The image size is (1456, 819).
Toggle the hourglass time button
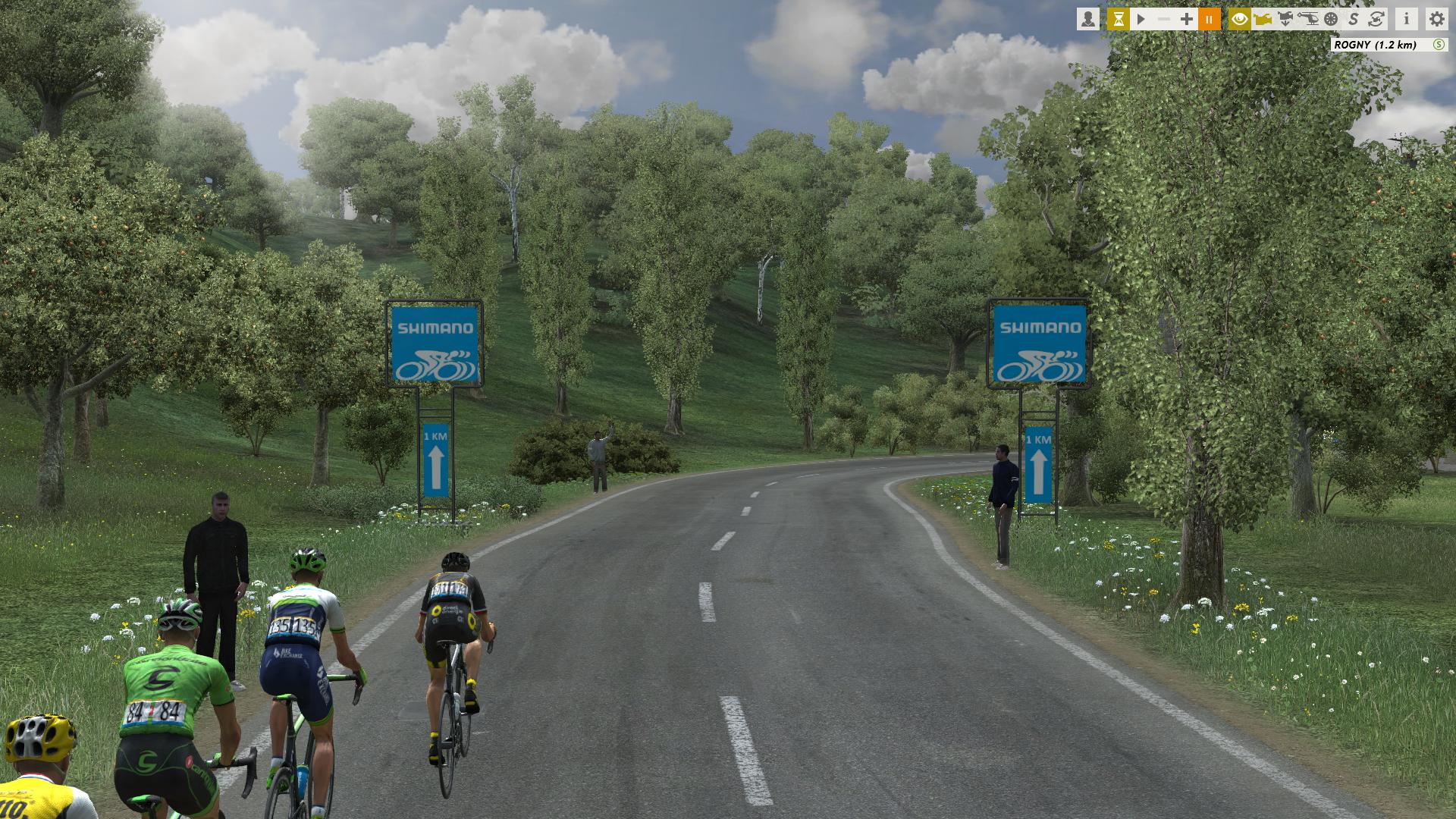coord(1118,19)
